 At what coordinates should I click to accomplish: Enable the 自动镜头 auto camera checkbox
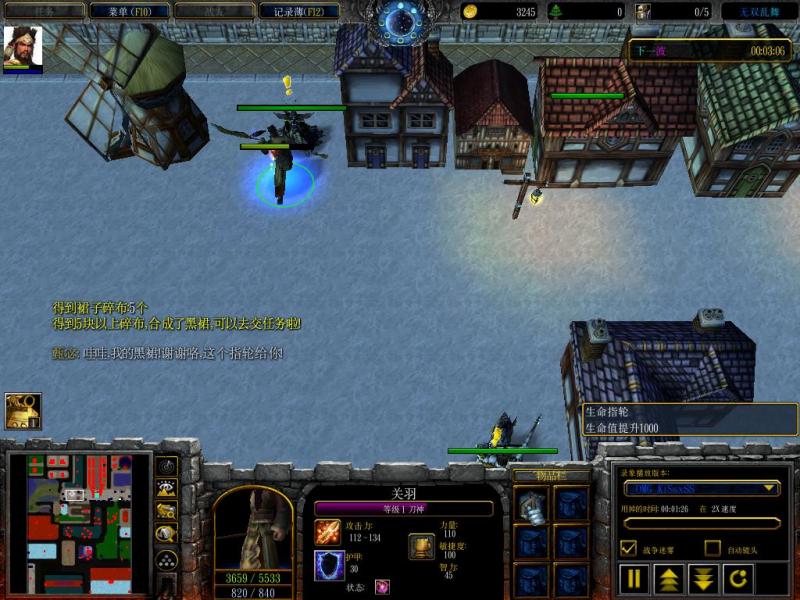point(712,548)
